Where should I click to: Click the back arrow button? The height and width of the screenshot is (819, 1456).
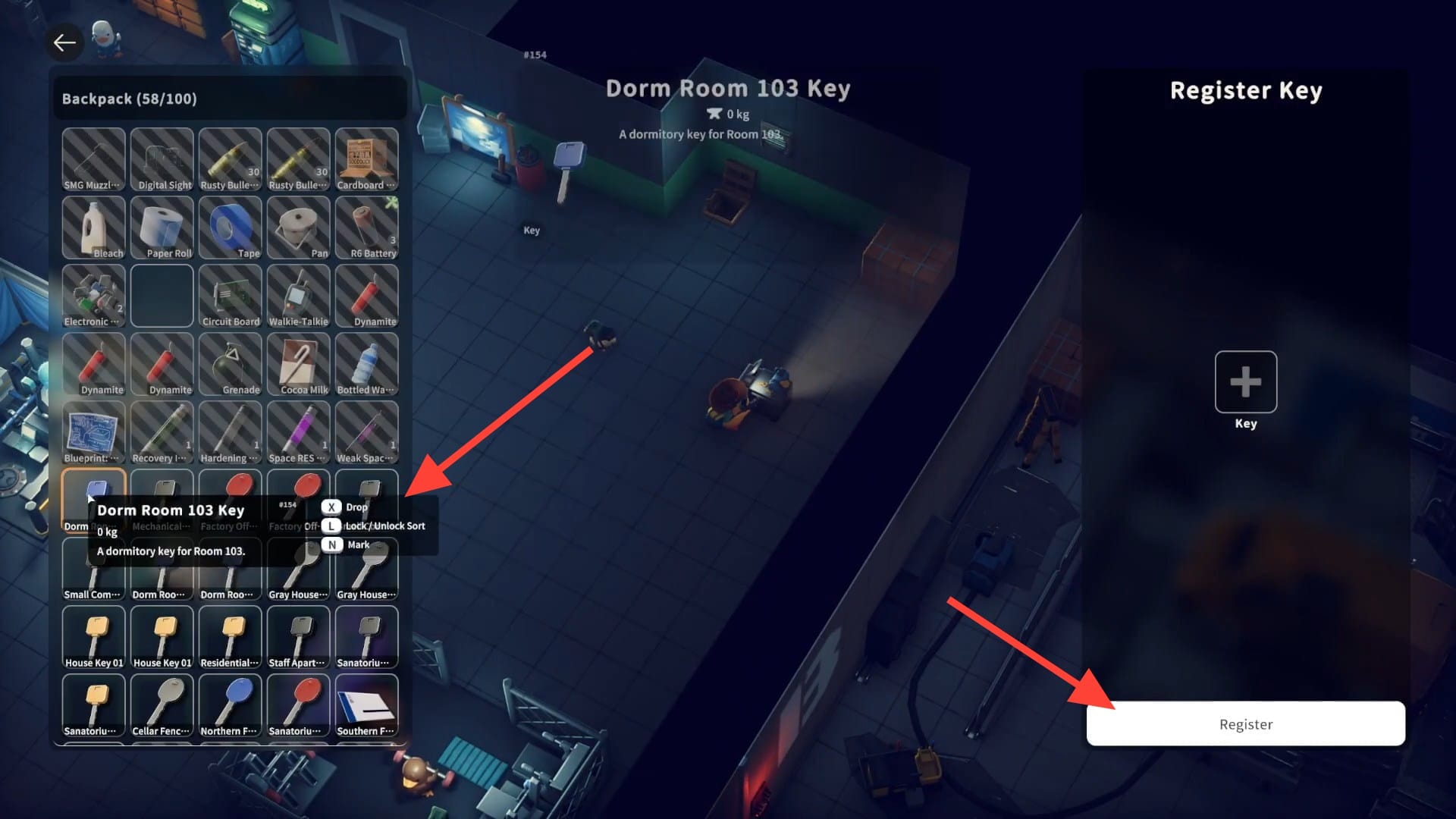click(64, 42)
